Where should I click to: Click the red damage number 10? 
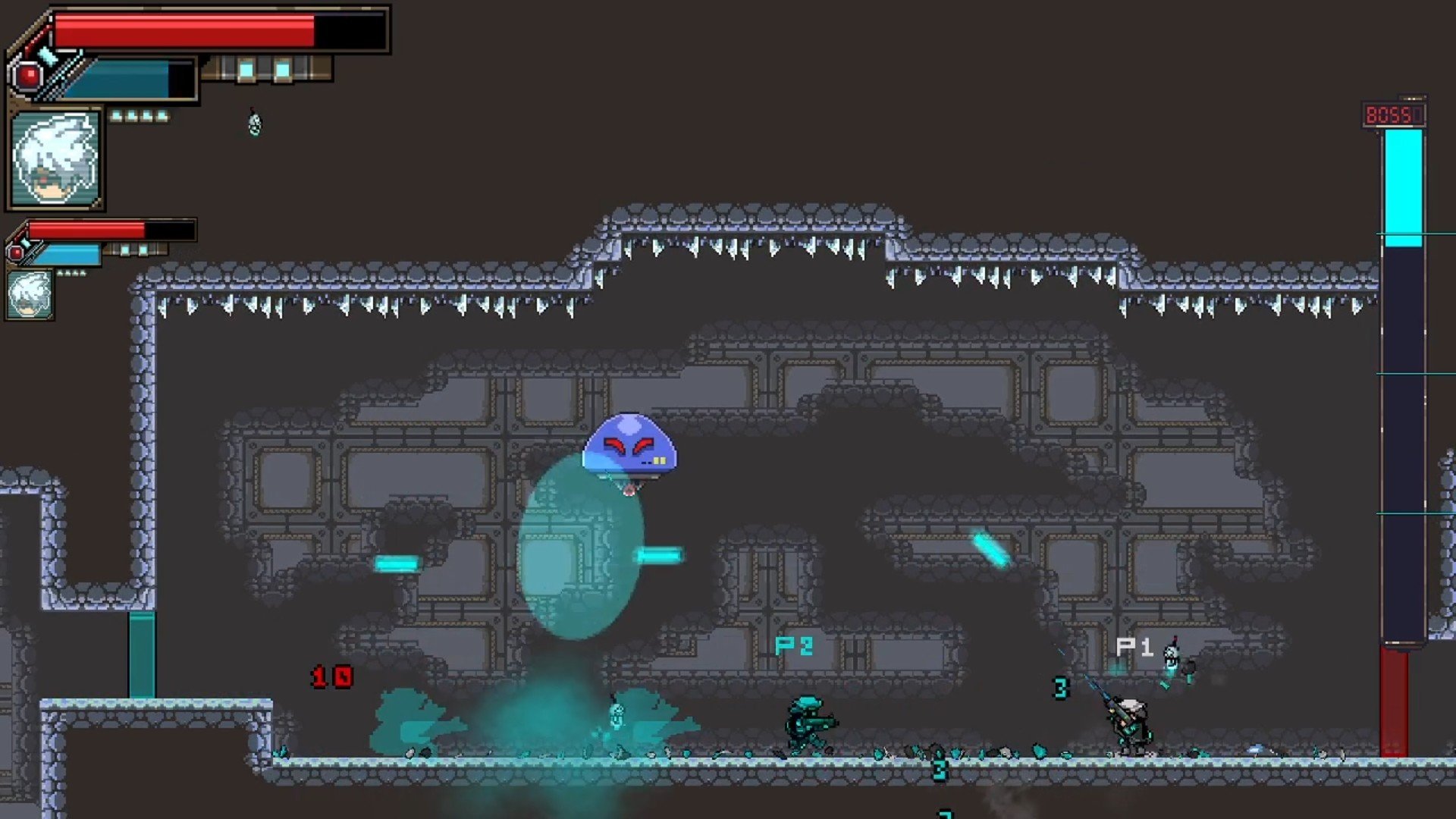click(x=332, y=675)
